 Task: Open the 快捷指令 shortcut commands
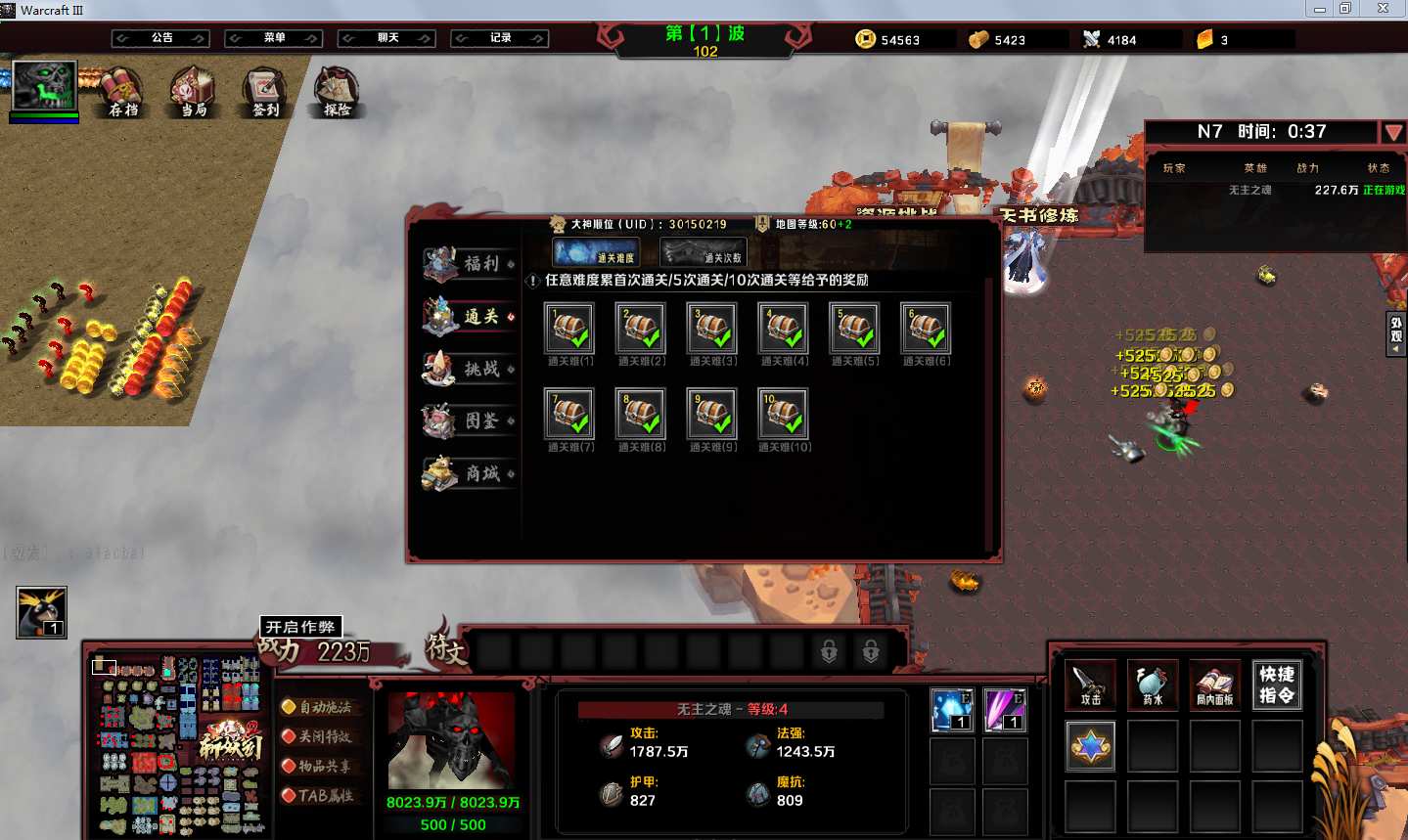pyautogui.click(x=1277, y=684)
